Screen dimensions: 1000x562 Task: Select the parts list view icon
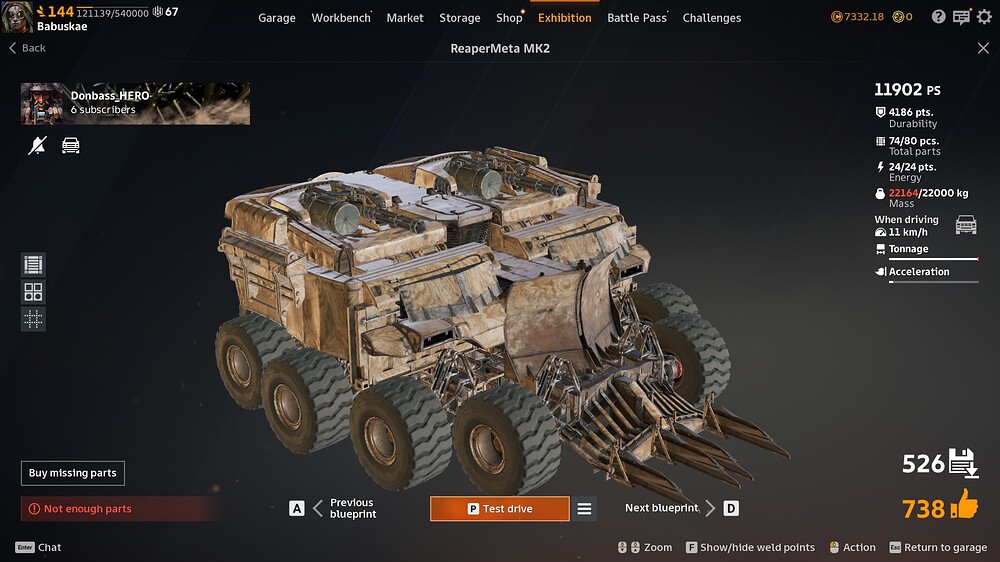pyautogui.click(x=34, y=265)
